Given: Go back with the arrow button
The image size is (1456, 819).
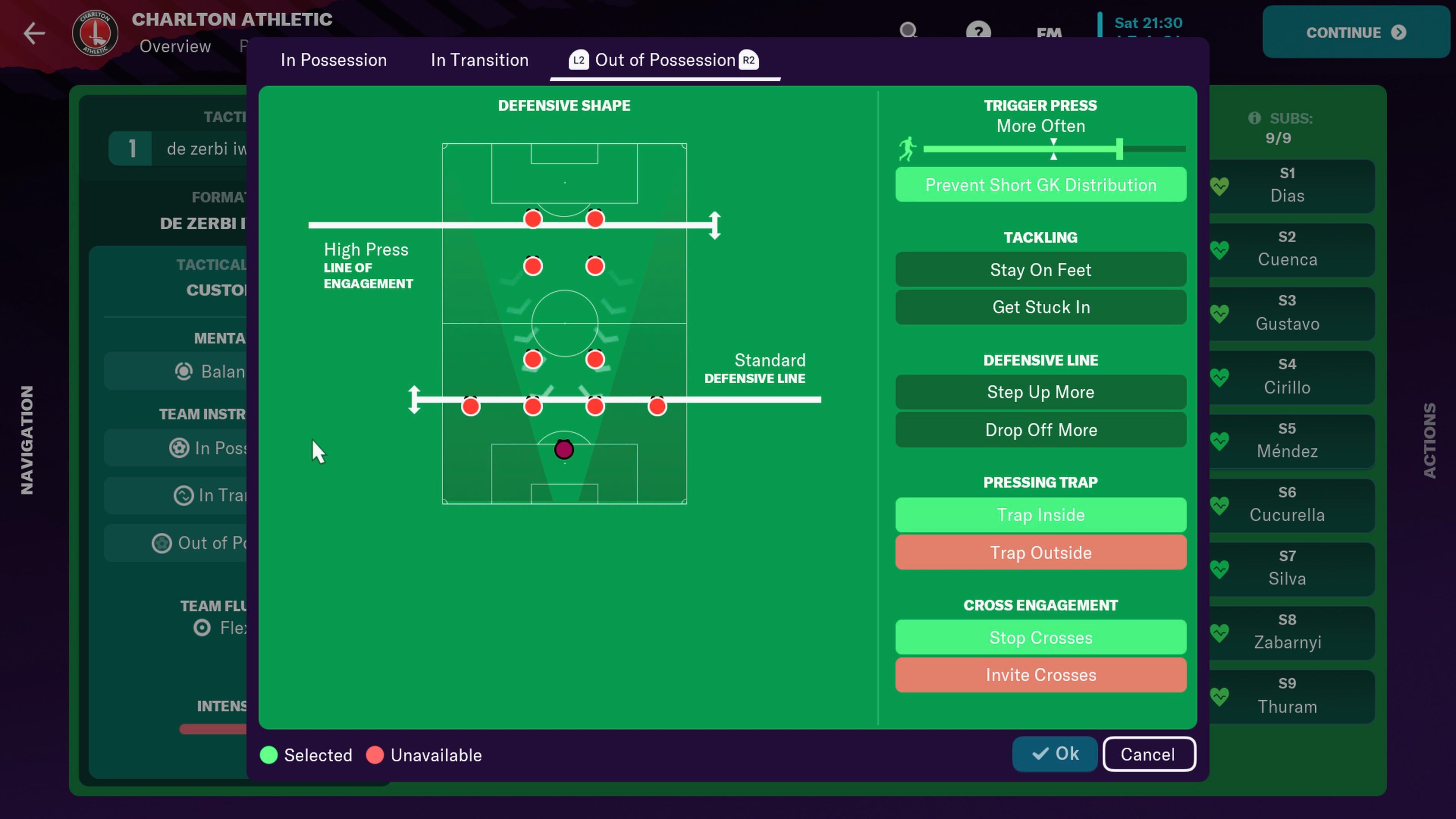Looking at the screenshot, I should click(34, 33).
